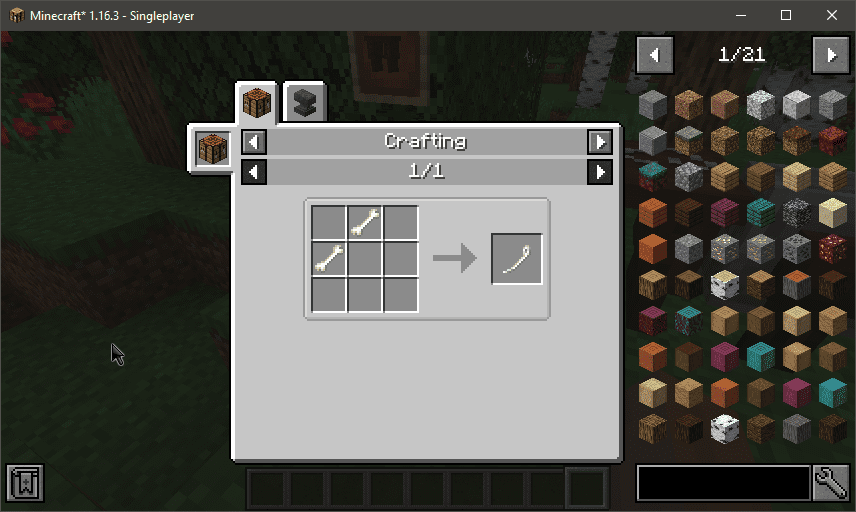Go to the next item list page
The image size is (856, 512).
(x=831, y=54)
